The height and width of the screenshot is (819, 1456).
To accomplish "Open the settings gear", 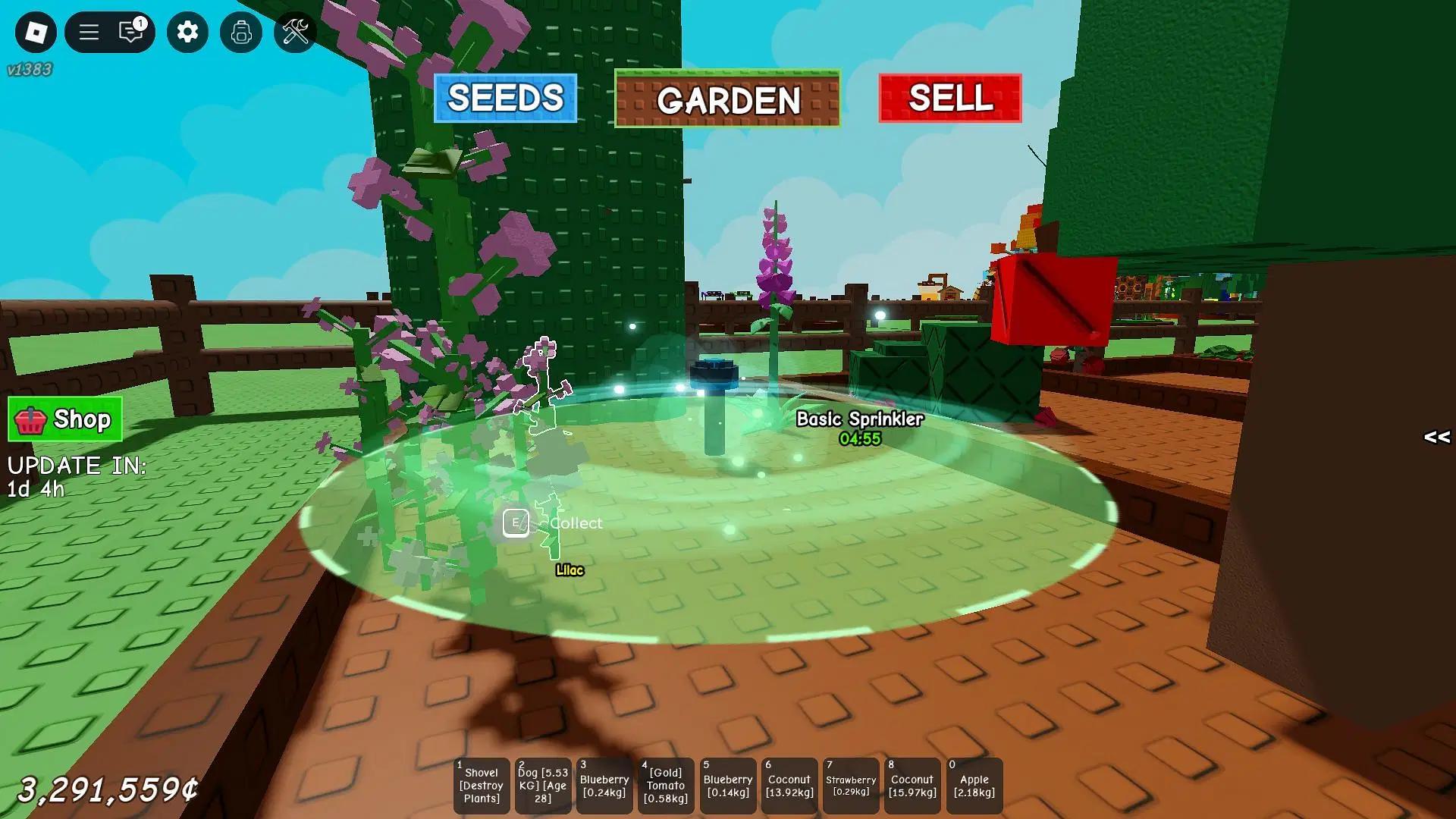I will click(187, 33).
